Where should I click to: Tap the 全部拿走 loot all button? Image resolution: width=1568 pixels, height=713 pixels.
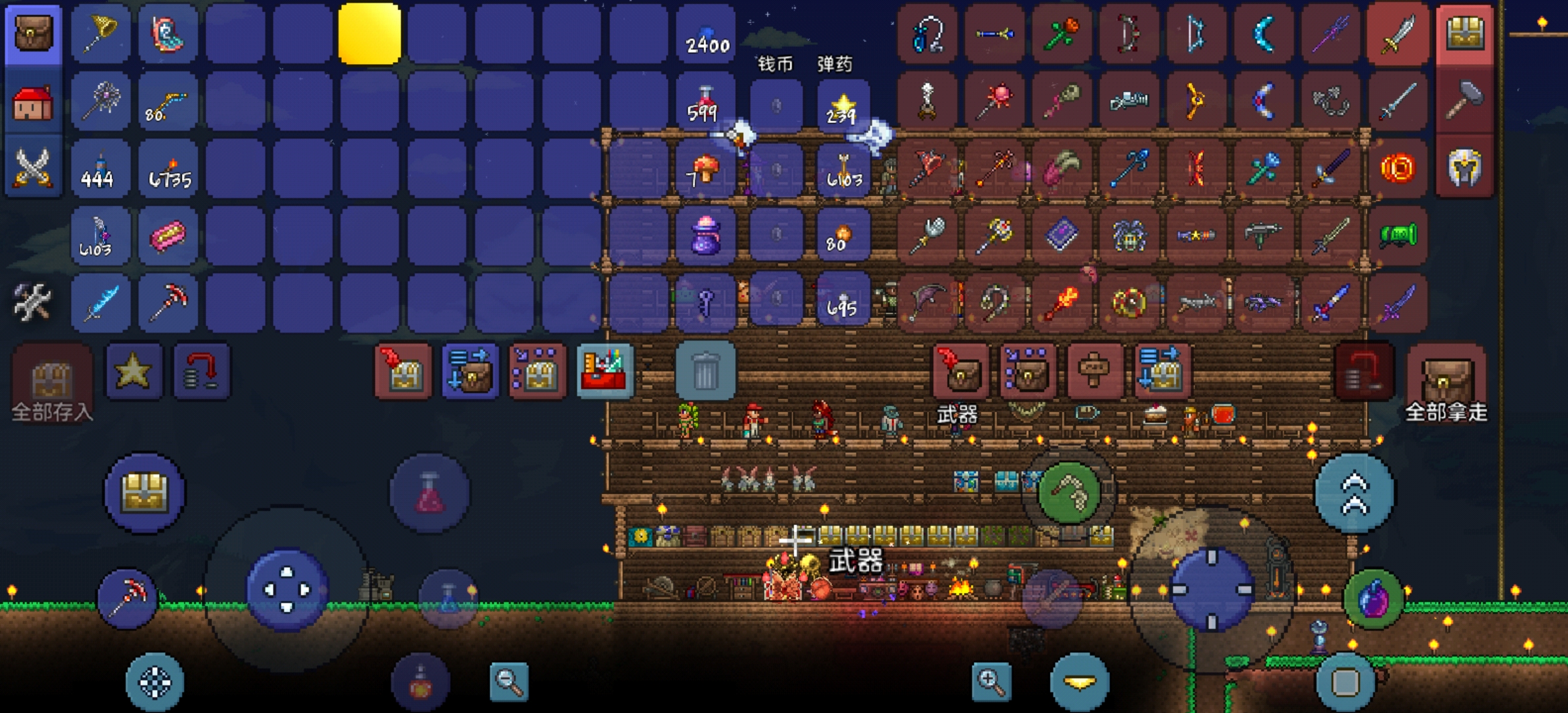[x=1446, y=383]
